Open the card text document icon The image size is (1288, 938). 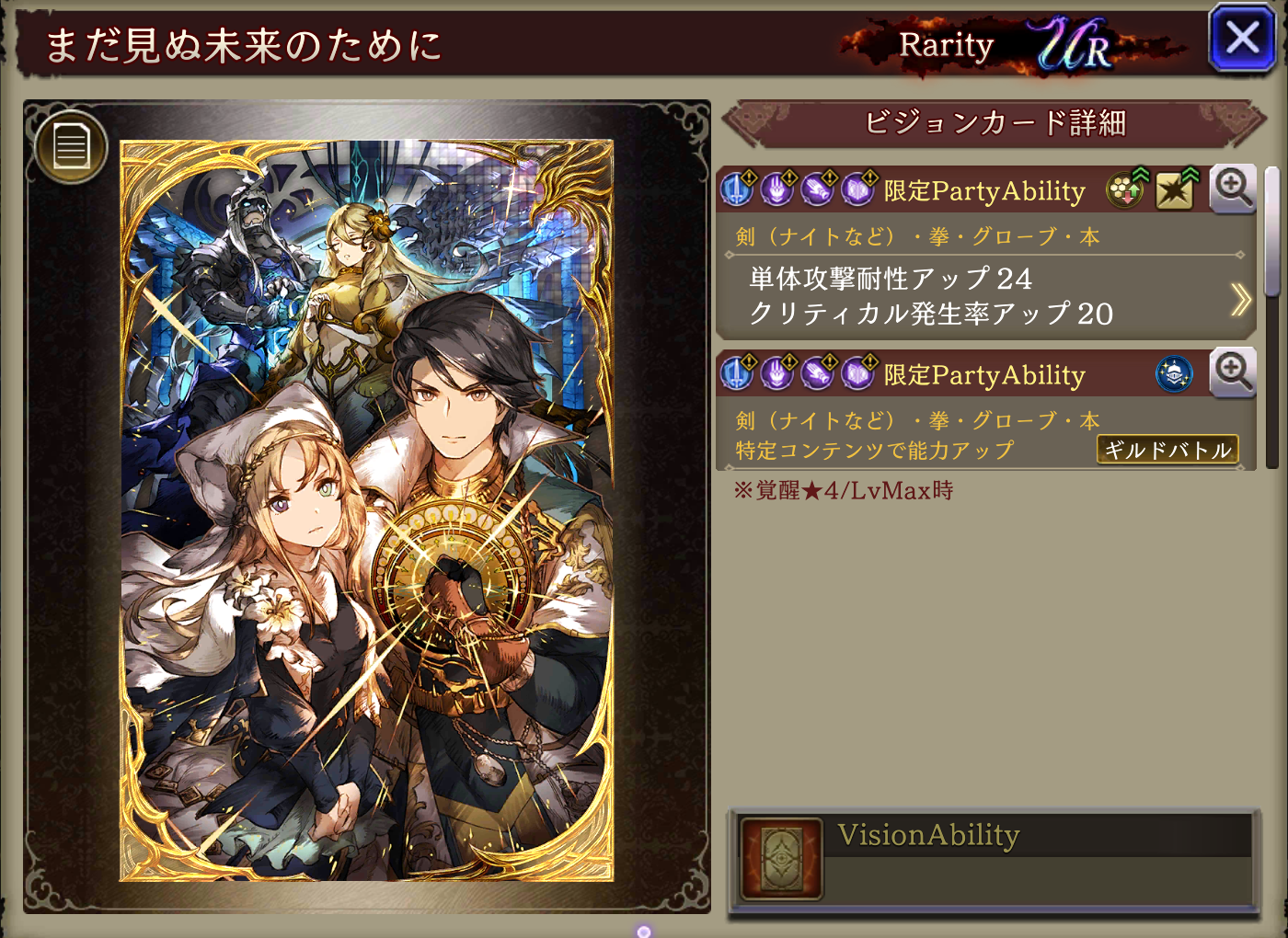(71, 146)
